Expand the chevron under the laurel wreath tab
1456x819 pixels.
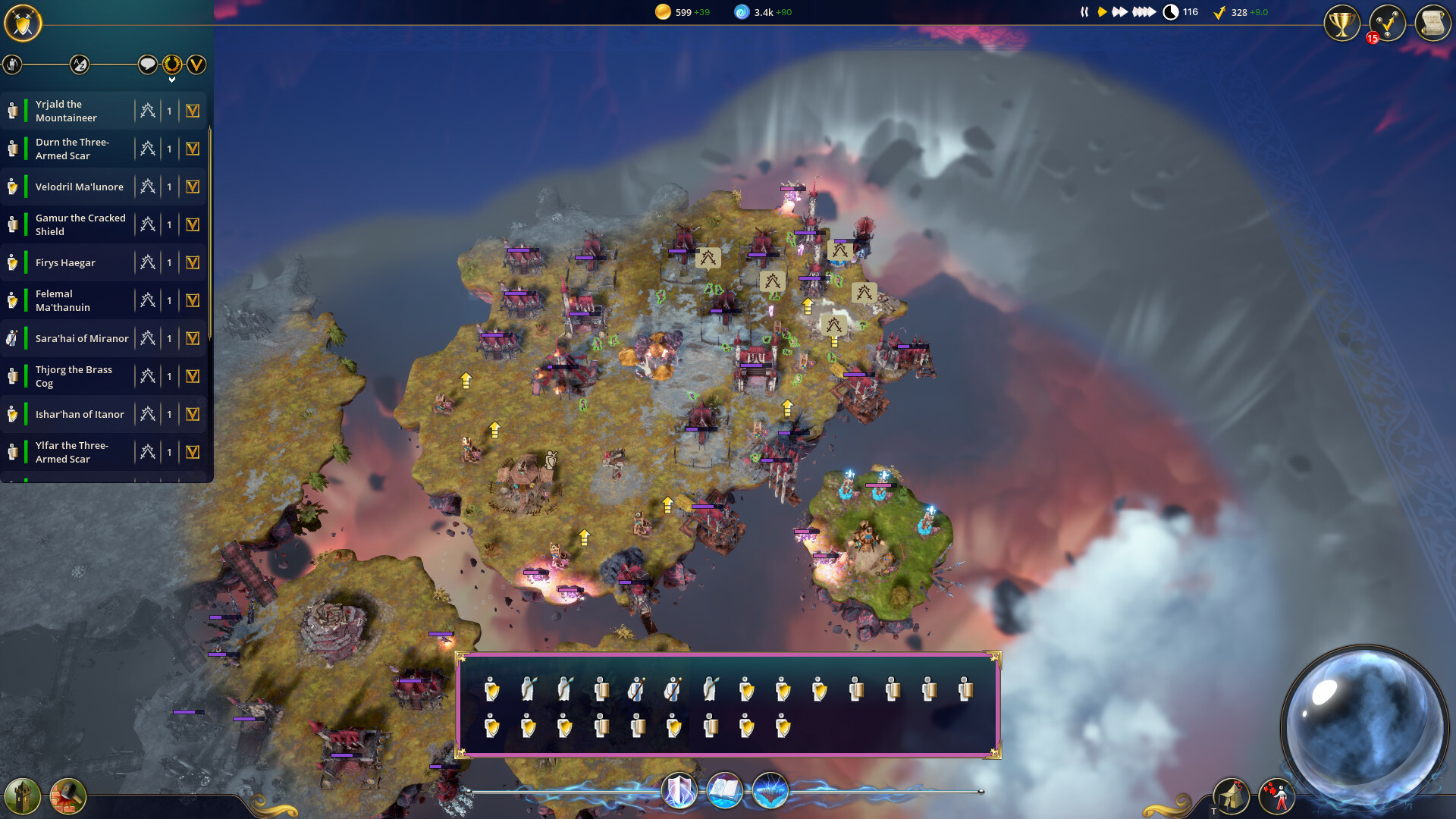(x=172, y=77)
